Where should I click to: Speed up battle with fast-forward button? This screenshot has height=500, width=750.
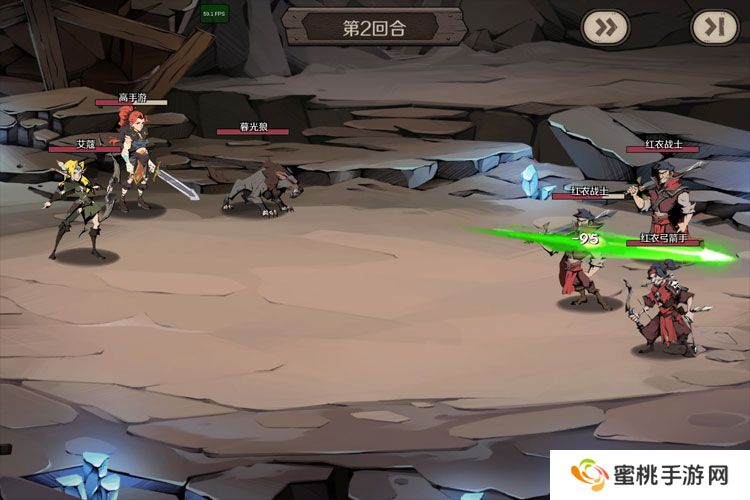pyautogui.click(x=605, y=27)
